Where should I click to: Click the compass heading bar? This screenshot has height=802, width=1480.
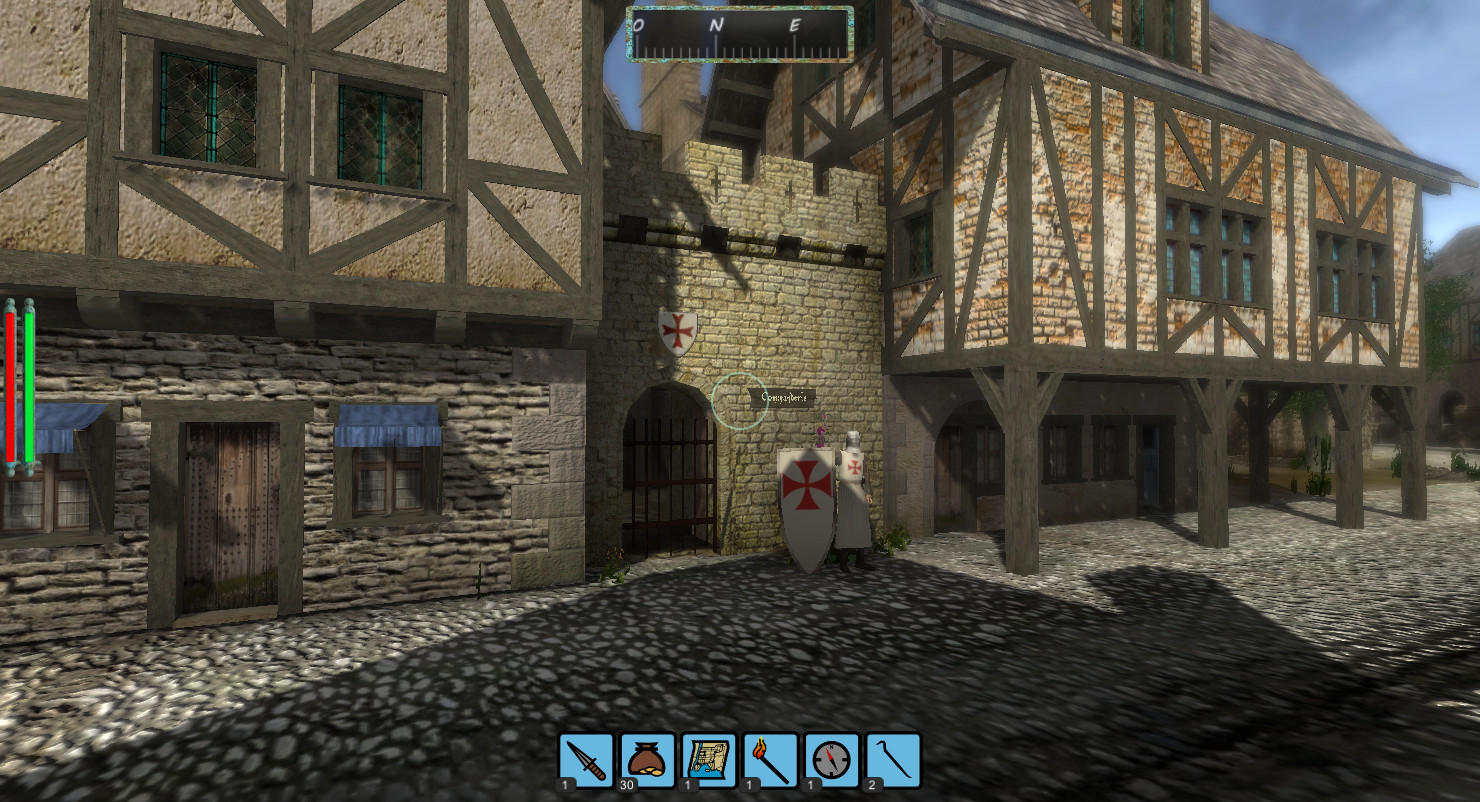740,34
